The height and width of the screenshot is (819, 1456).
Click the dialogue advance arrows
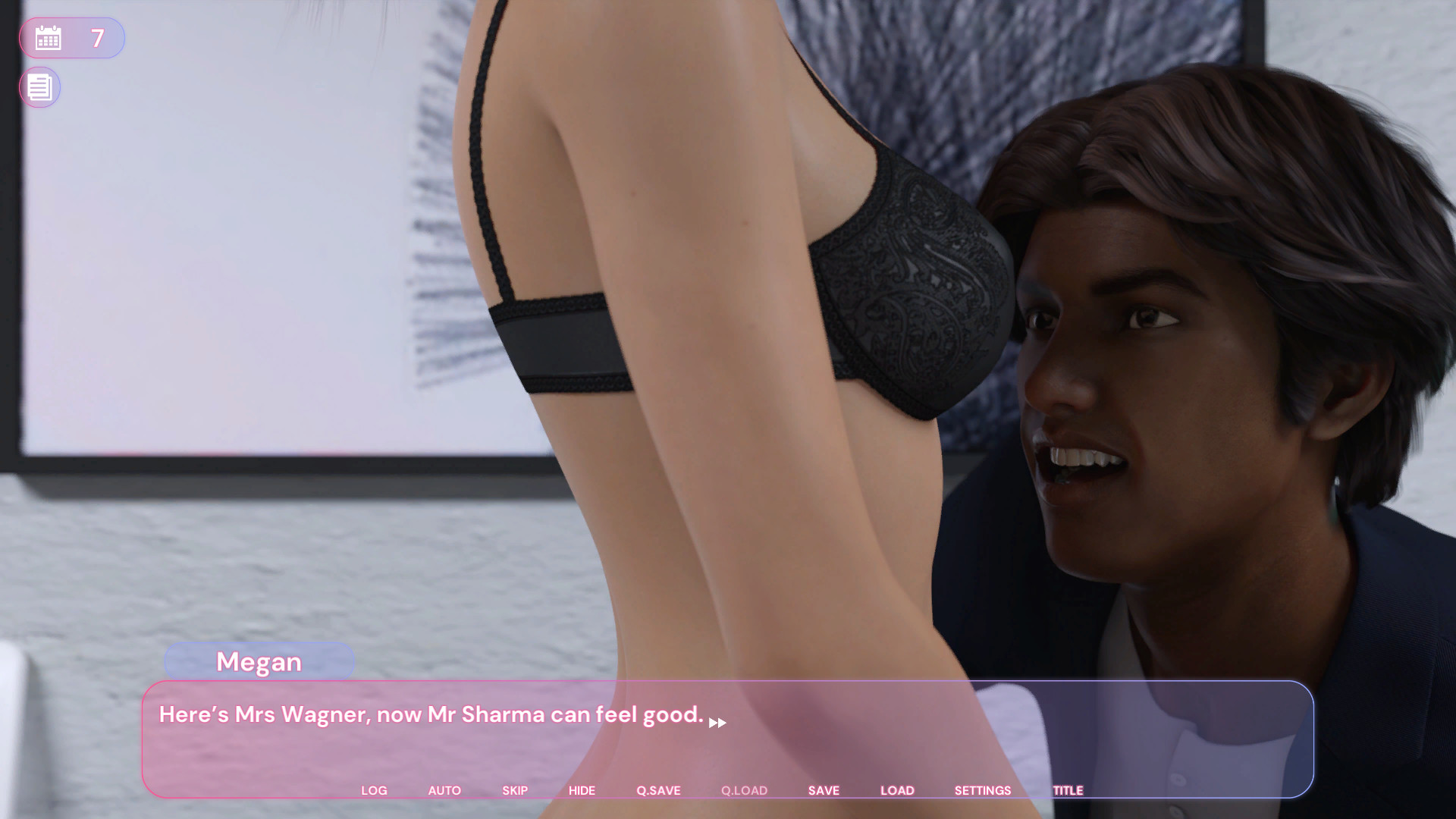pyautogui.click(x=717, y=723)
